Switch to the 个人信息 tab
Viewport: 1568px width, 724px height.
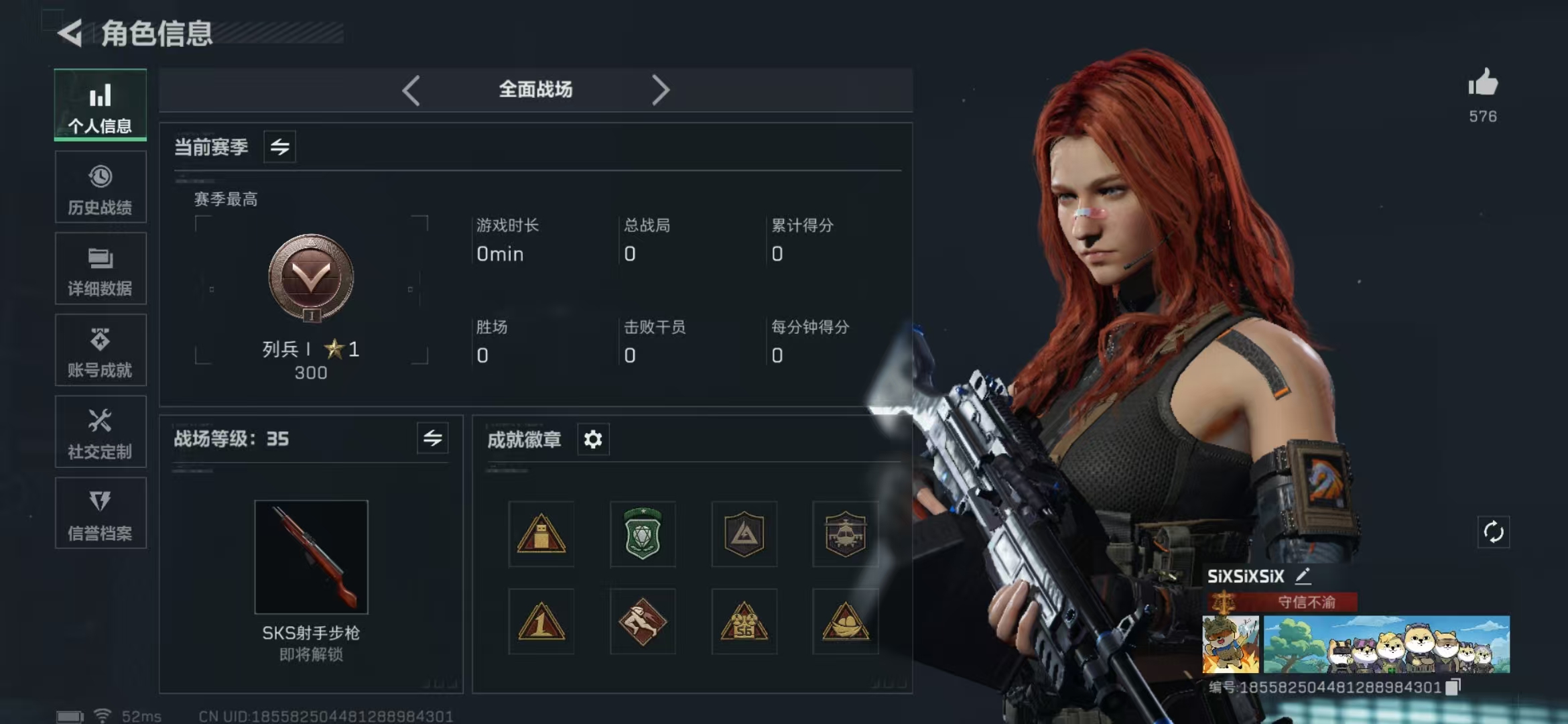[x=101, y=105]
